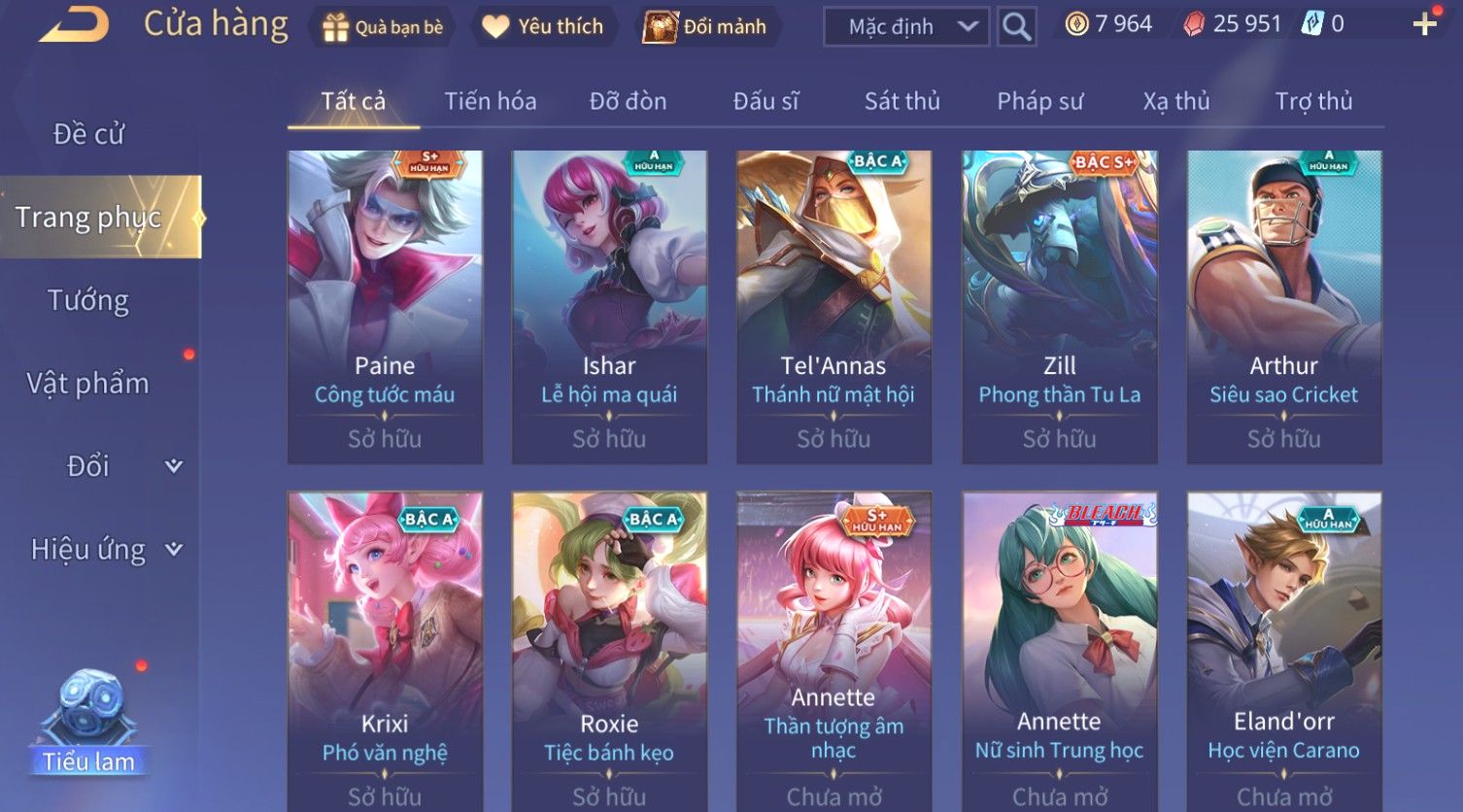
Task: Go back with the return arrow
Action: [x=74, y=25]
